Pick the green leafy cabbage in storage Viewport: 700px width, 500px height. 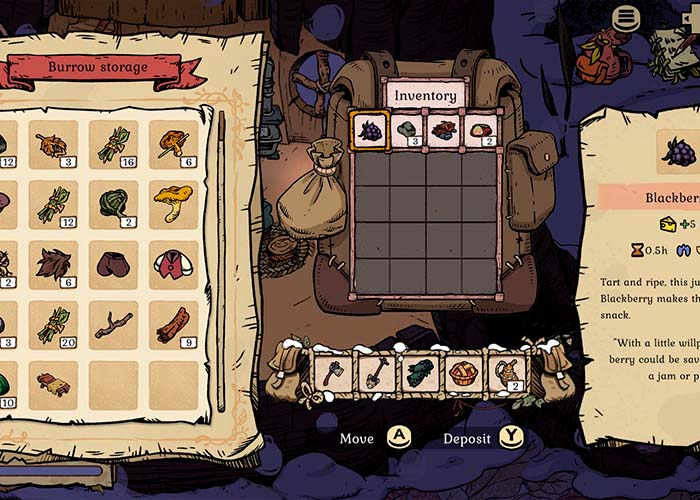(113, 205)
